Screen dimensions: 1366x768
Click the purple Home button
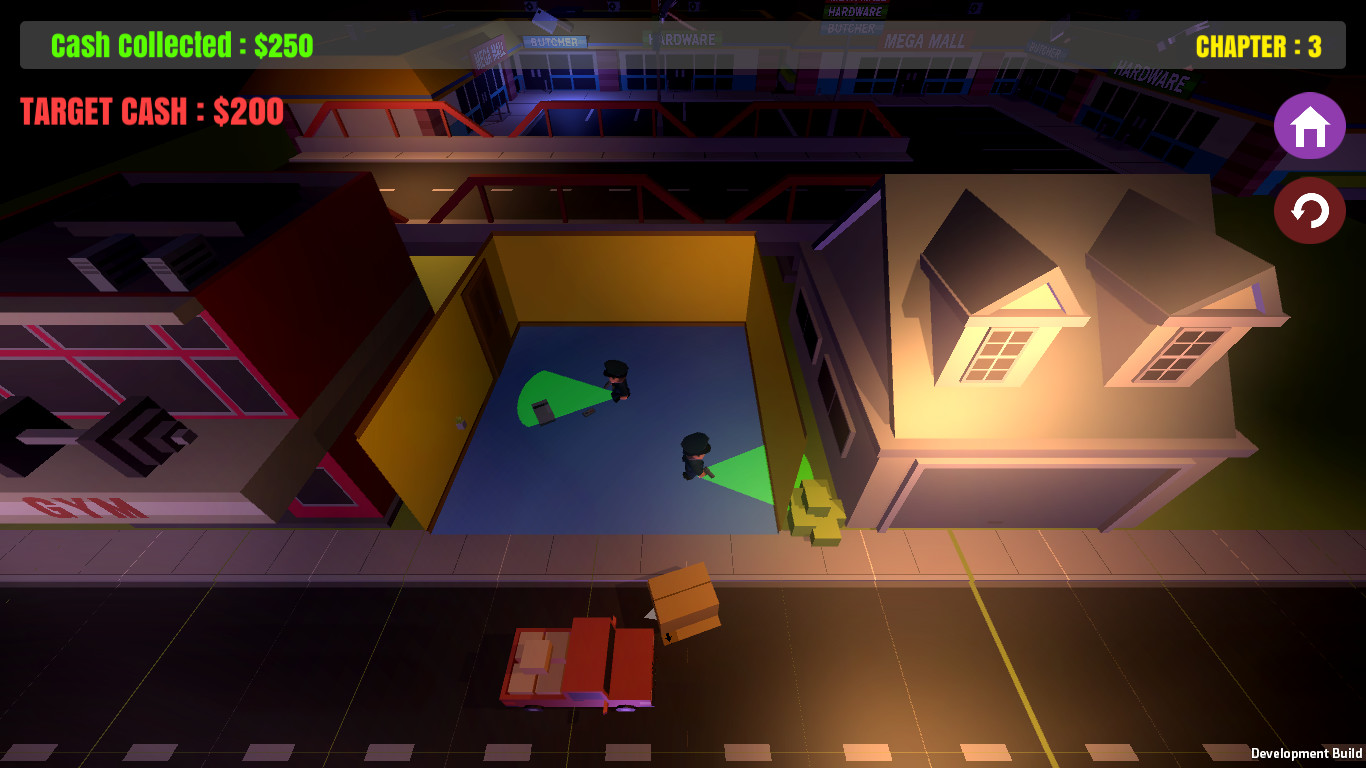click(x=1310, y=126)
